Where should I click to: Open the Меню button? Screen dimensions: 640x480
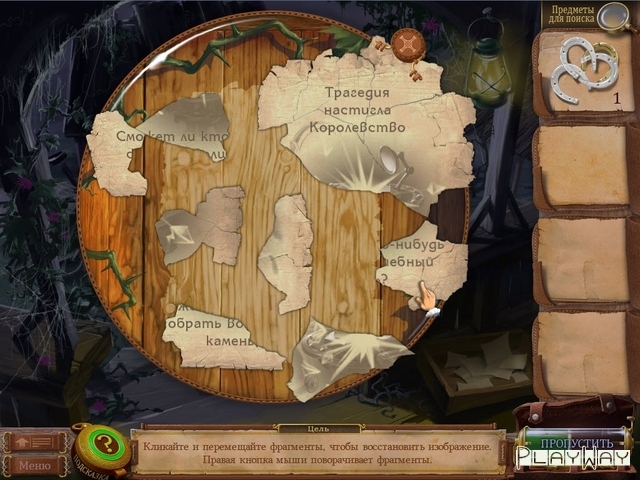pyautogui.click(x=33, y=465)
